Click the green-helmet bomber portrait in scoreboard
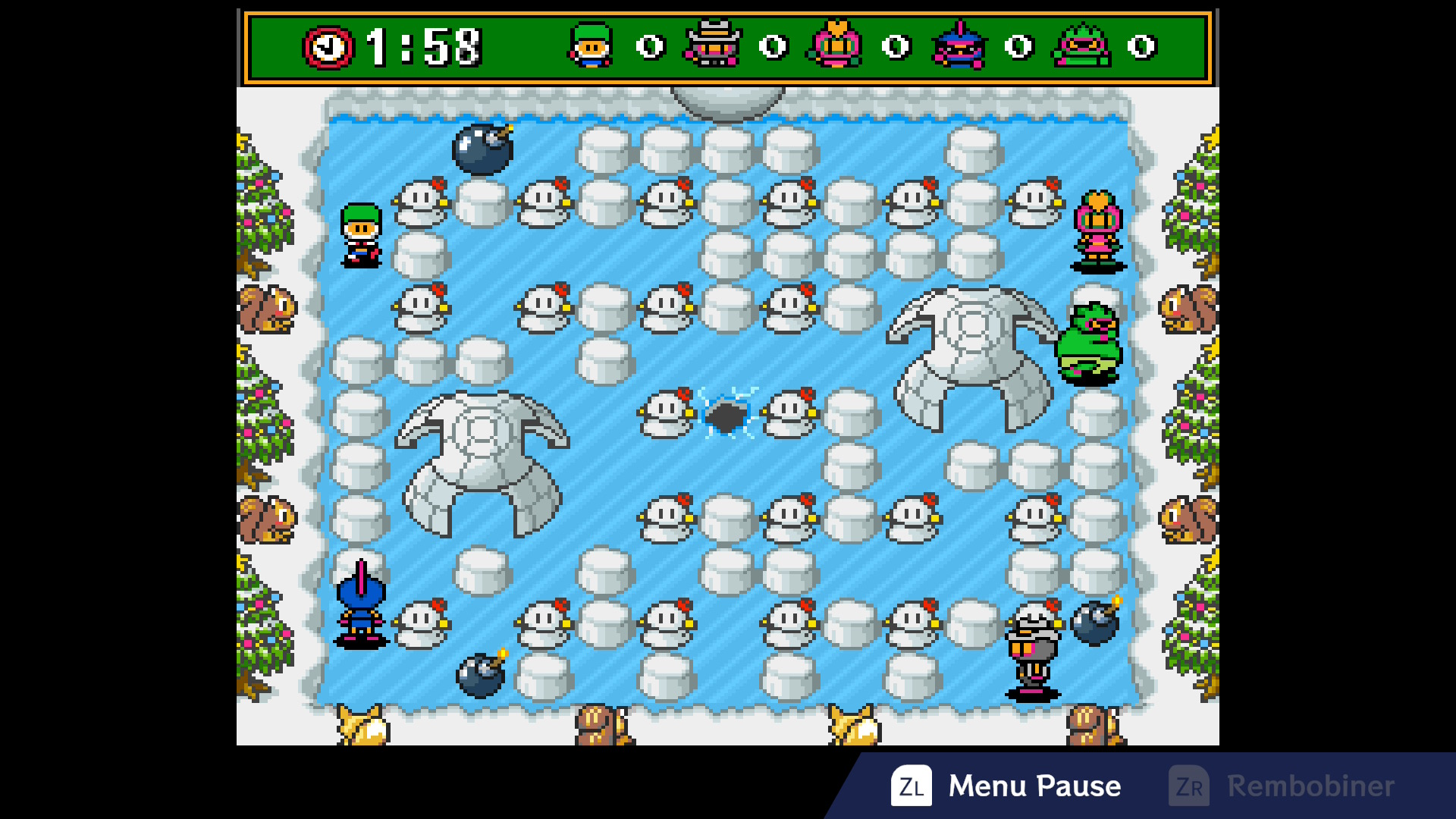The image size is (1456, 819). pos(591,45)
